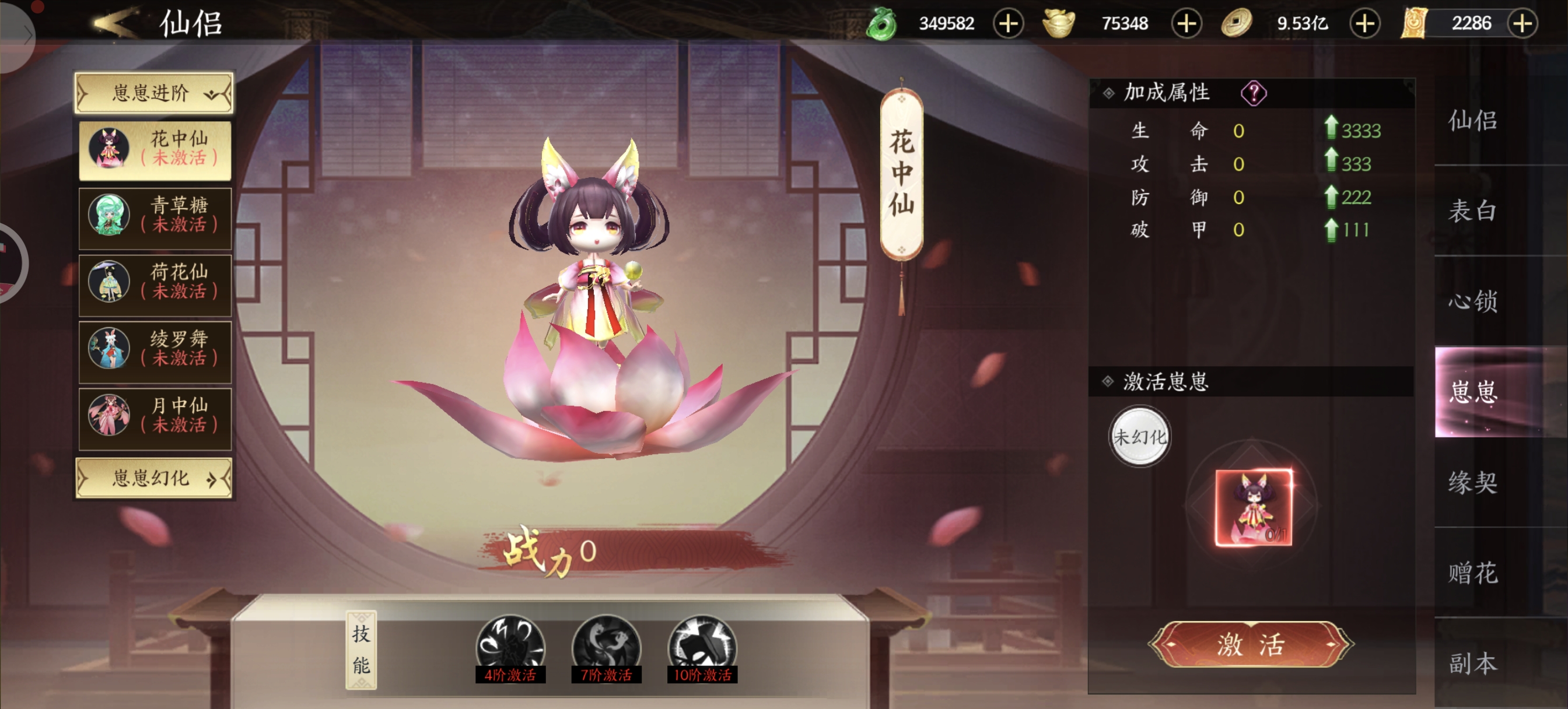The width and height of the screenshot is (1568, 709).
Task: View the 10阶激活 skill icon
Action: 702,647
